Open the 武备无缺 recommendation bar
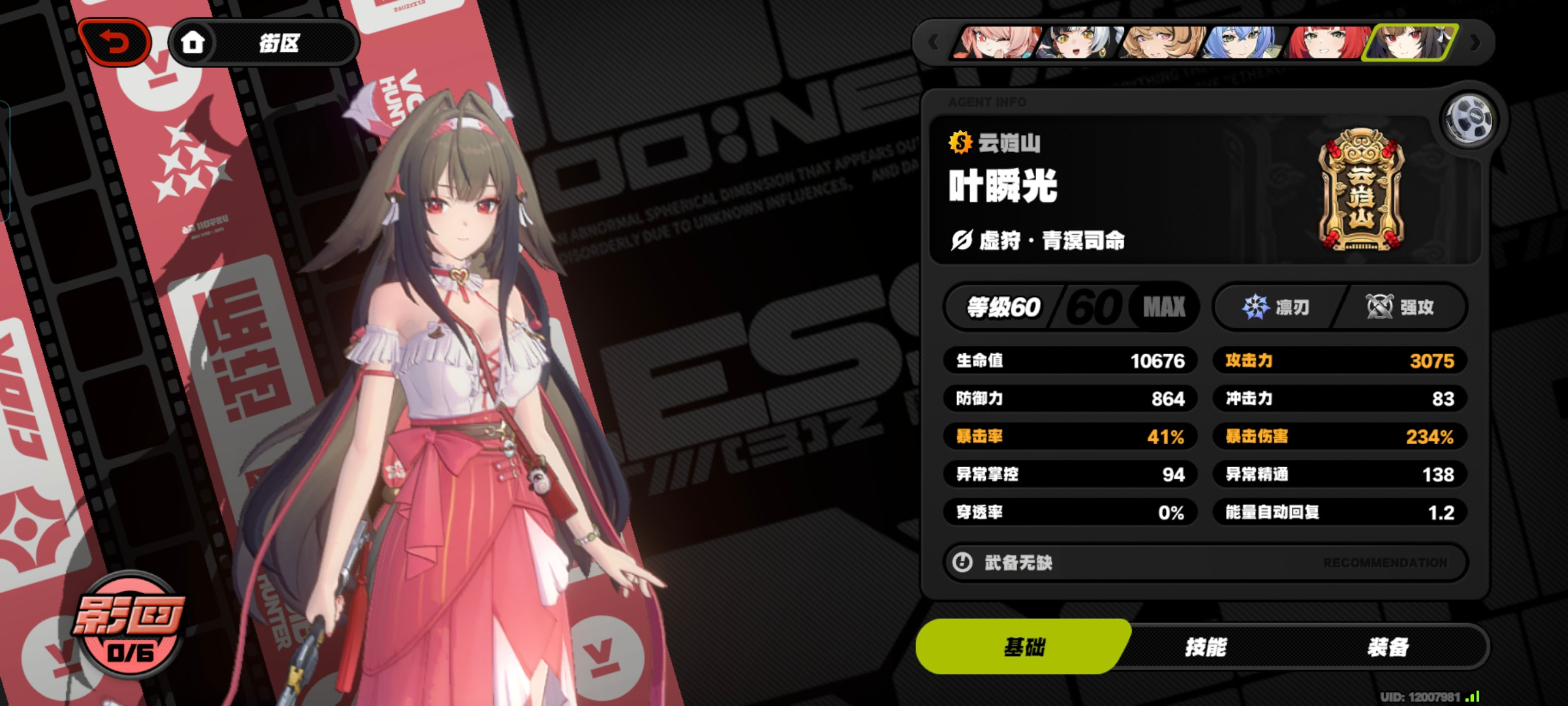Screen dimensions: 1568x706 (1205, 562)
